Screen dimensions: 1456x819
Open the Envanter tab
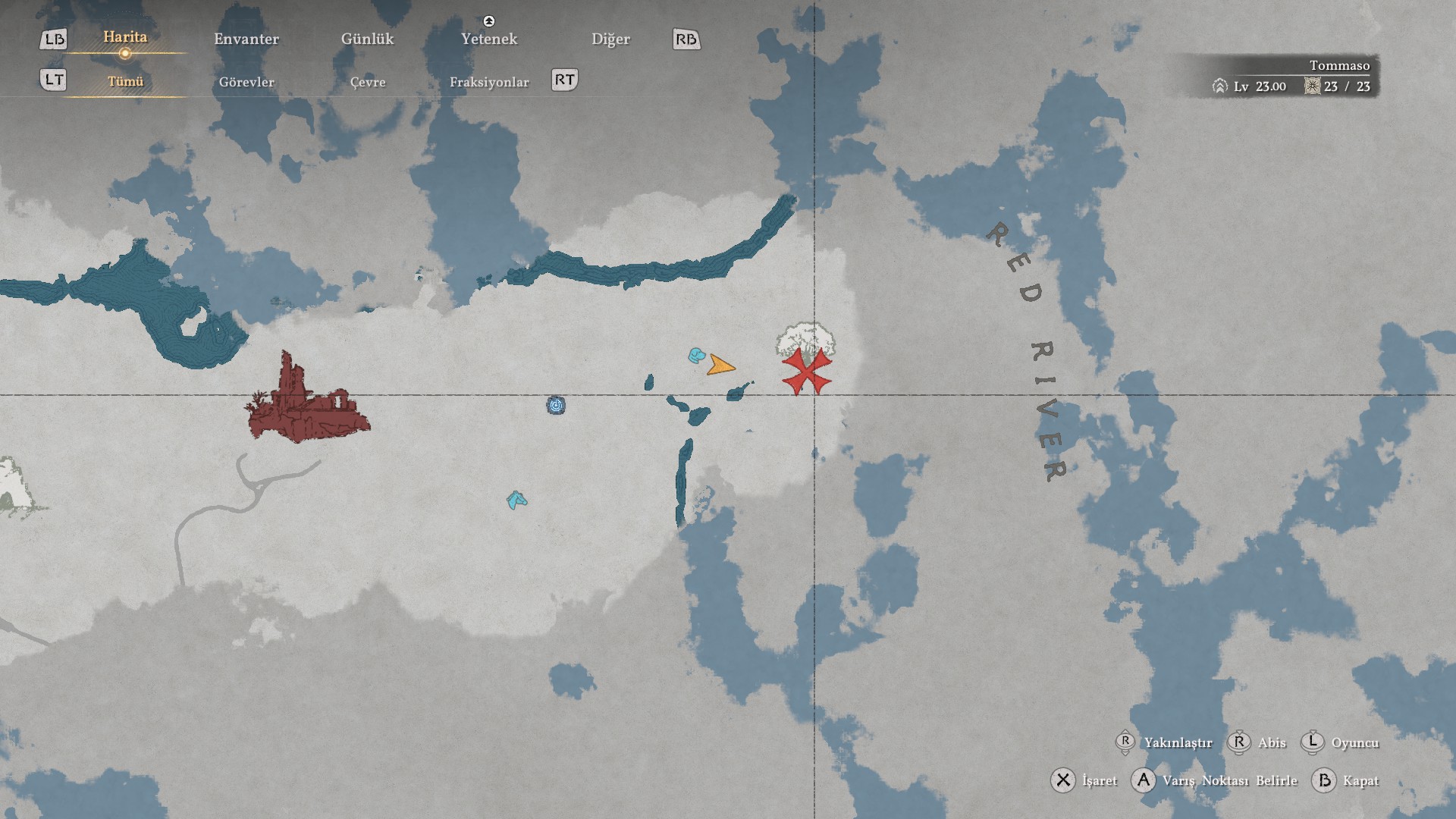[246, 39]
